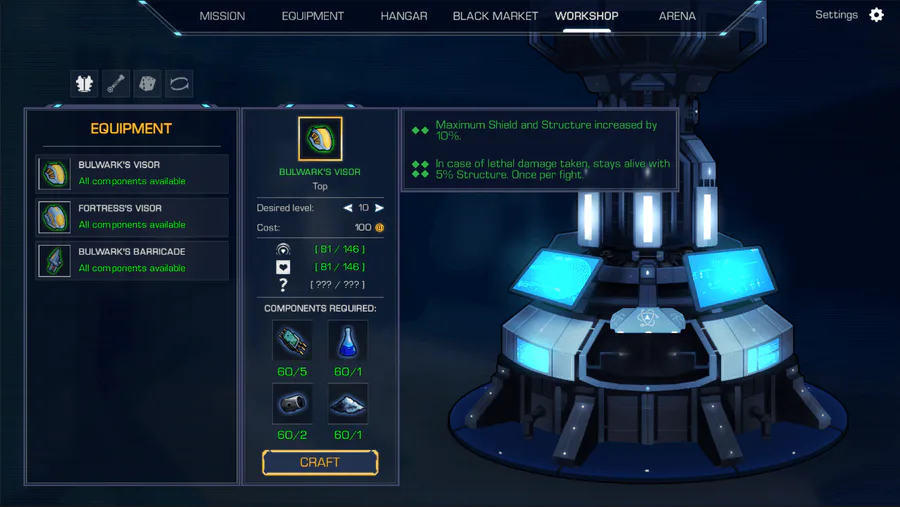Screen dimensions: 900x507
Task: Open the Mission tab
Action: (x=222, y=16)
